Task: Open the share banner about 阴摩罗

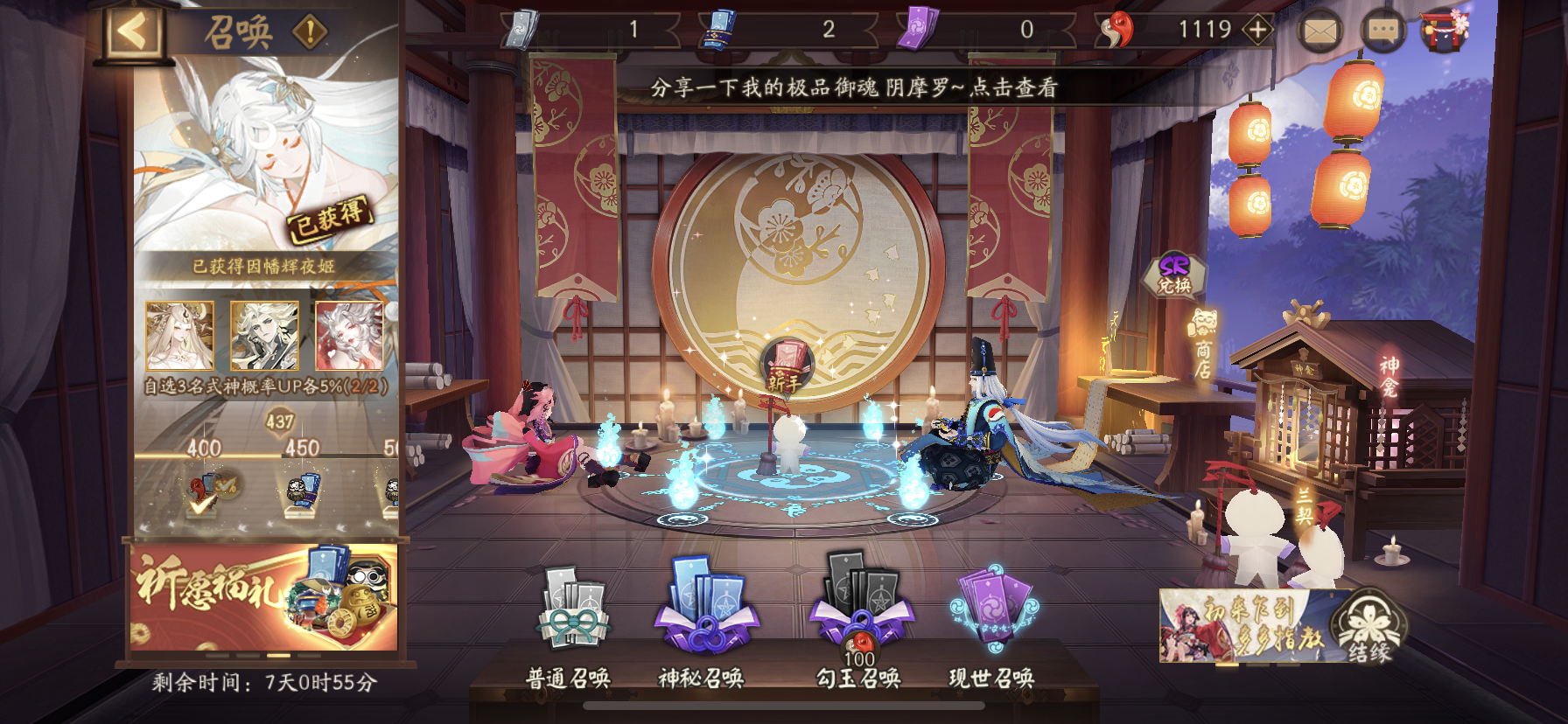Action: click(853, 87)
